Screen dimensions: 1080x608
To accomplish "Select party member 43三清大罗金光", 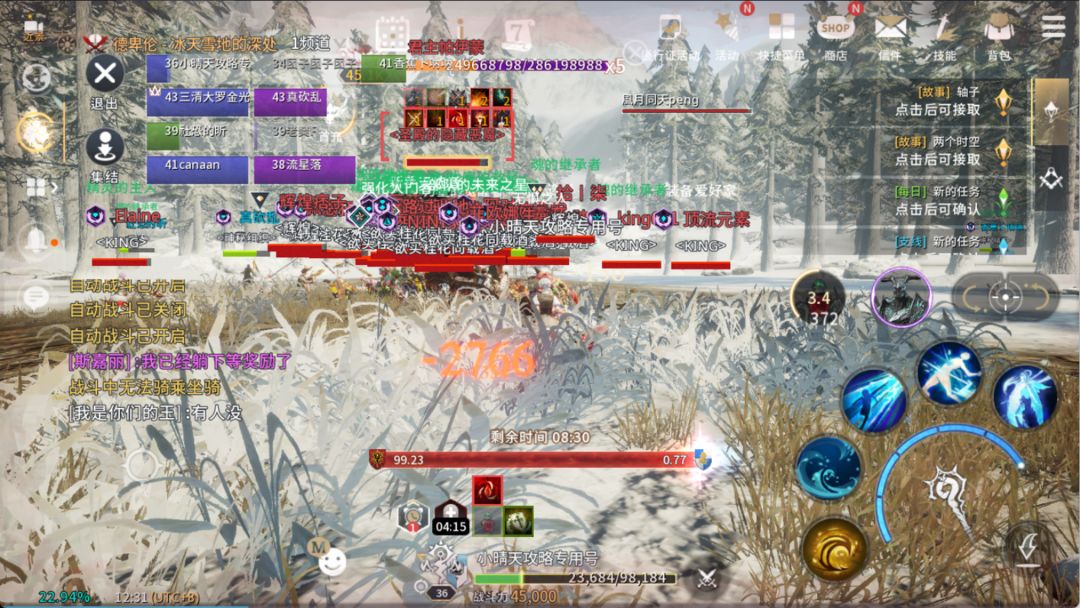I will point(197,99).
